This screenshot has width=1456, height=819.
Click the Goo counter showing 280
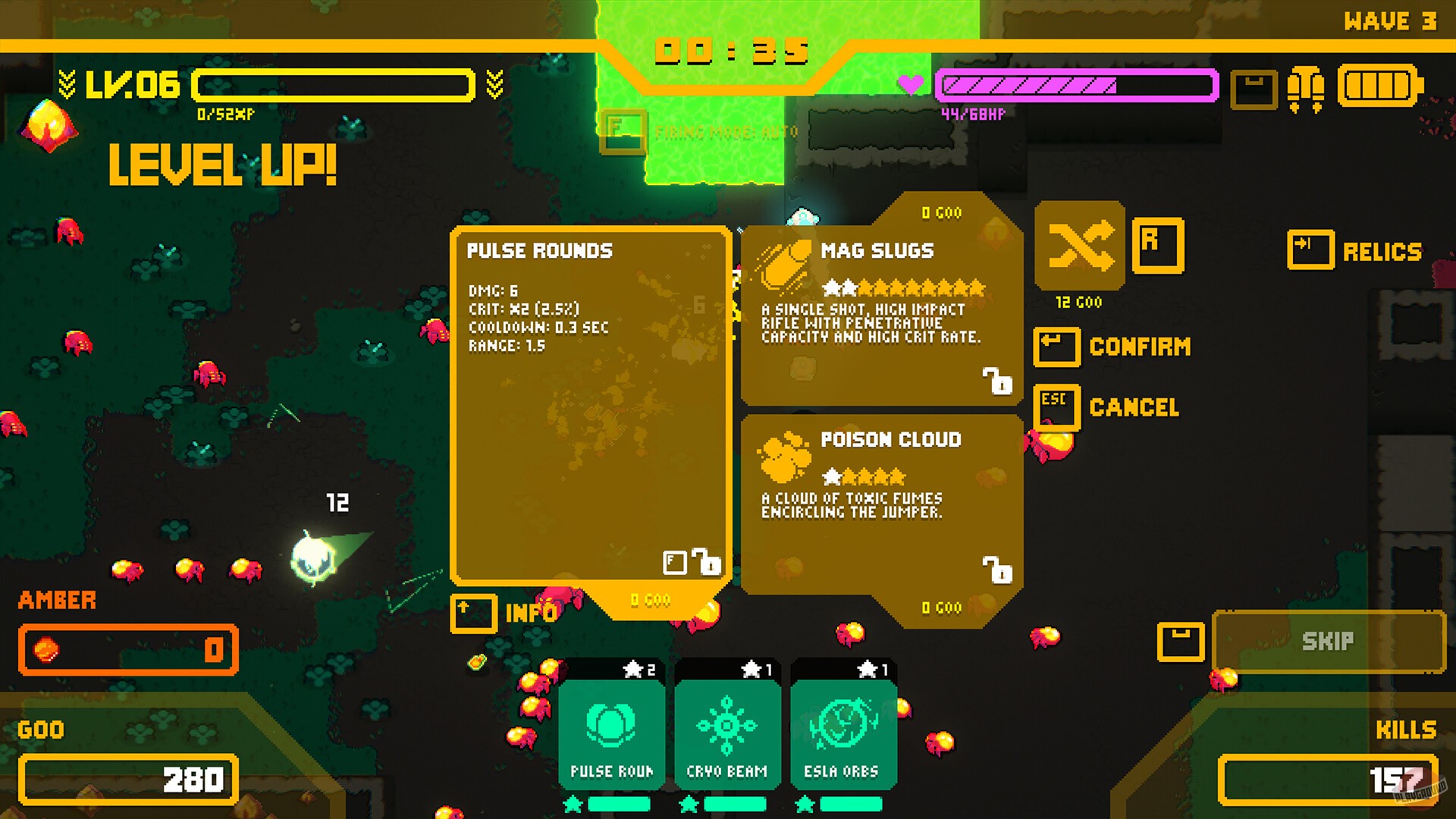click(x=127, y=778)
